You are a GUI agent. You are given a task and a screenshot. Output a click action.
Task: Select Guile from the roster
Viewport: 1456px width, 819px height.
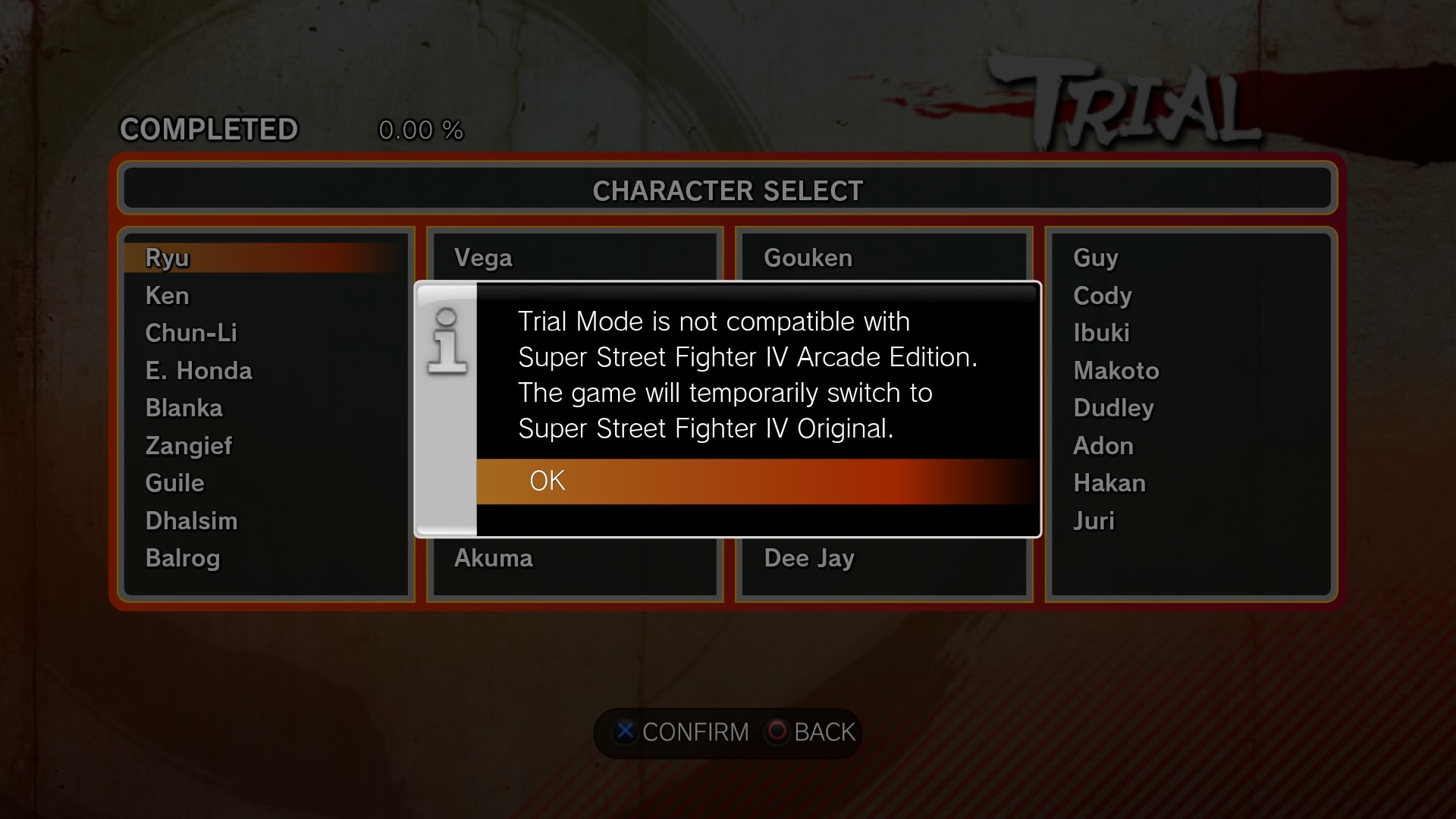click(174, 482)
